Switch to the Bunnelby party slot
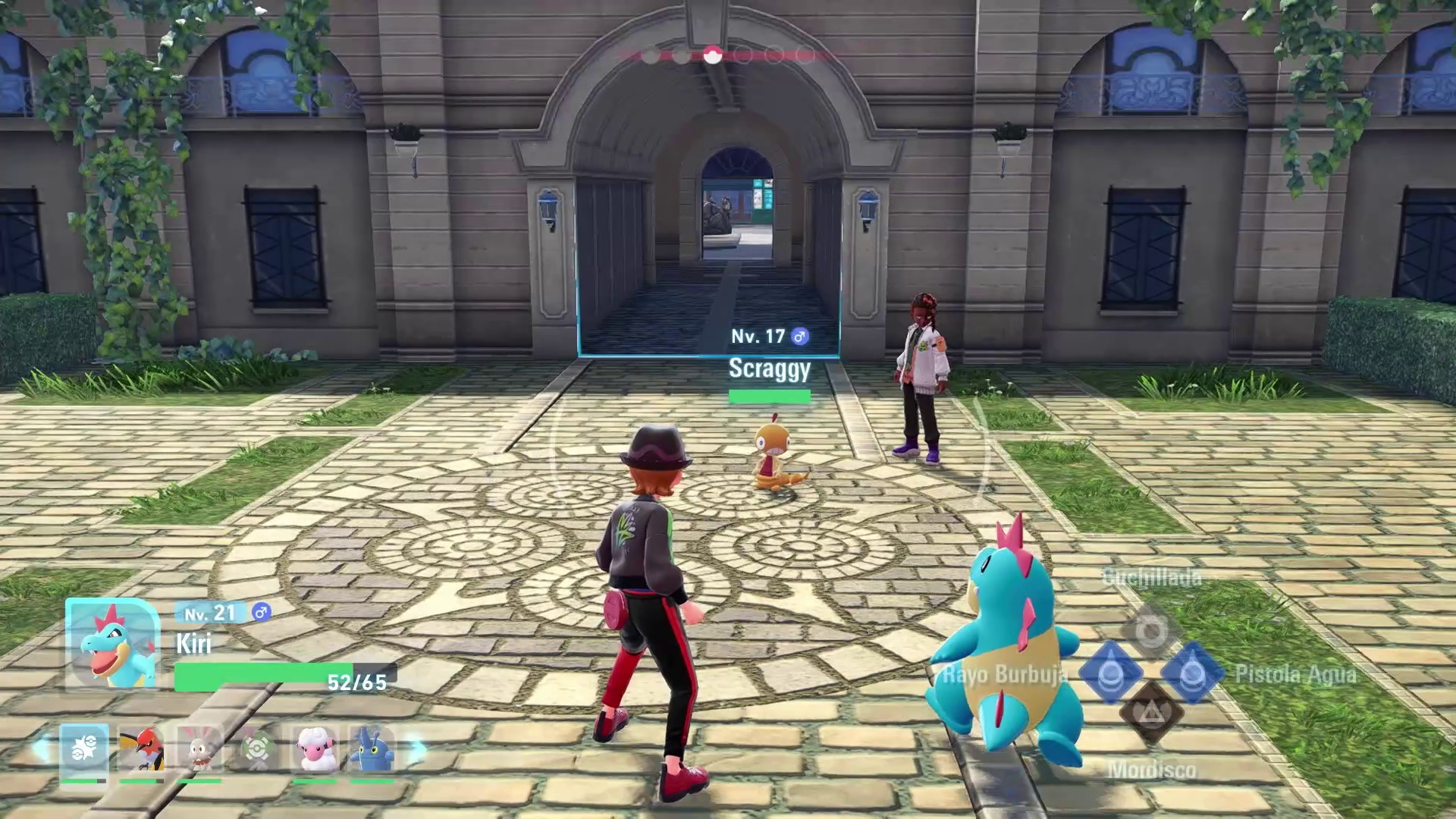The image size is (1456, 819). coord(200,749)
